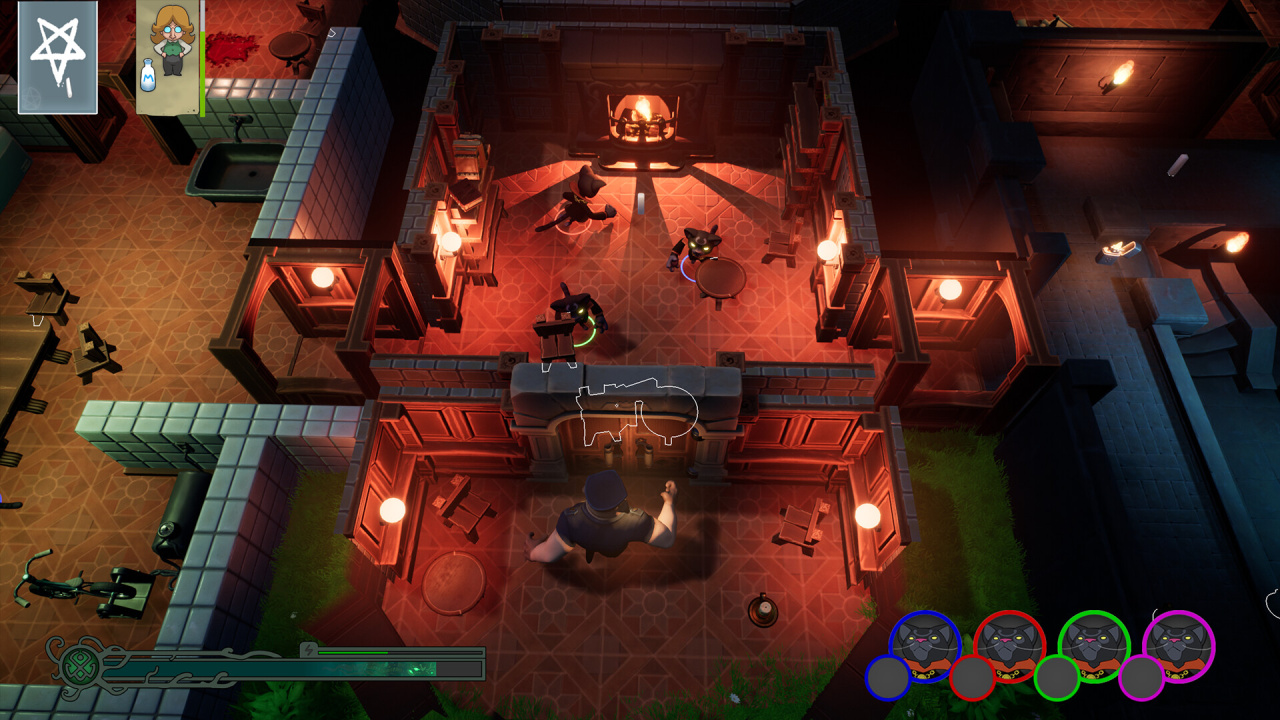Click the milk bottle icon on the portrait card
The width and height of the screenshot is (1280, 720).
coord(148,77)
